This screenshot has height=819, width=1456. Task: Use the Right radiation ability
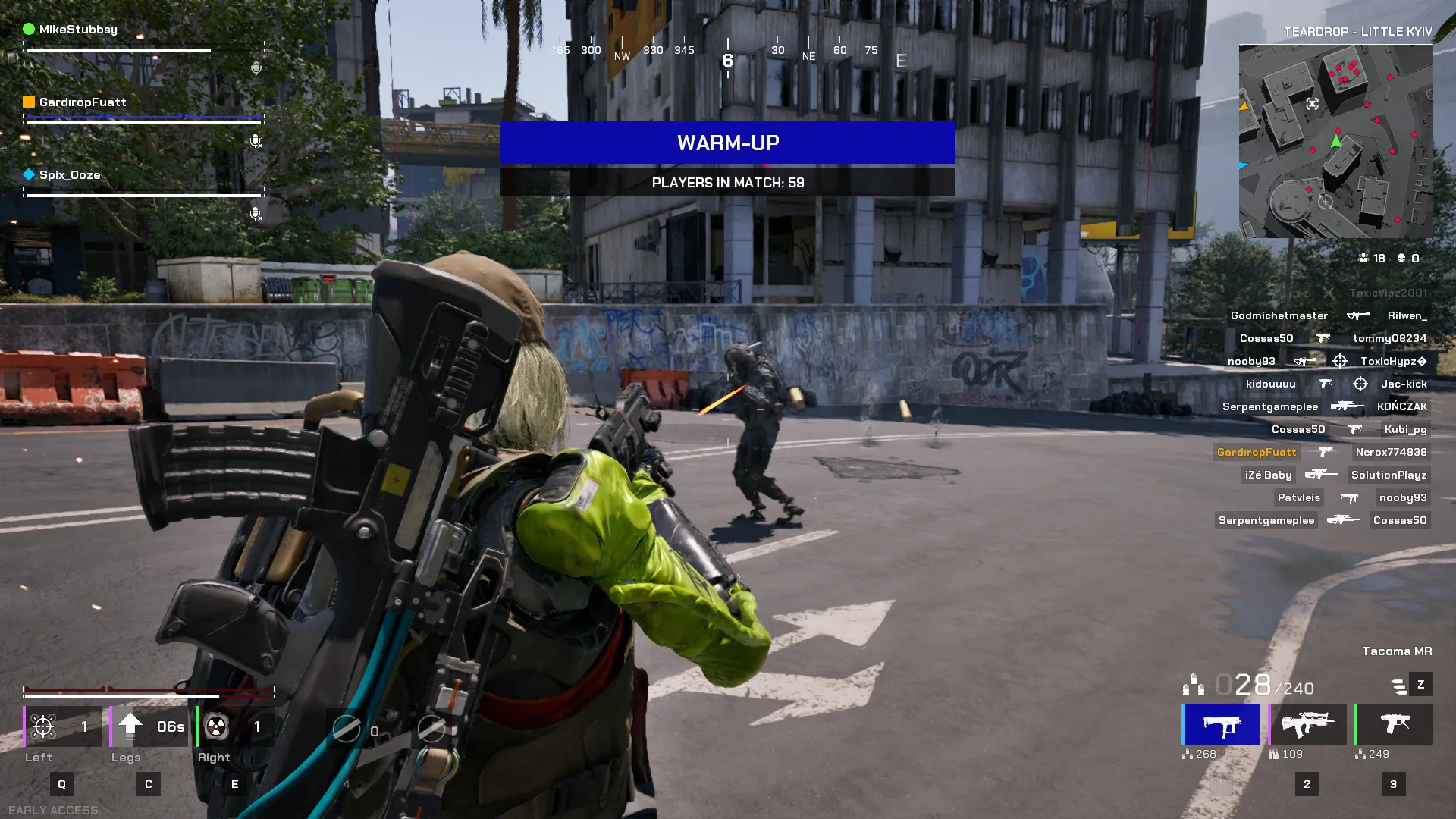click(x=235, y=726)
